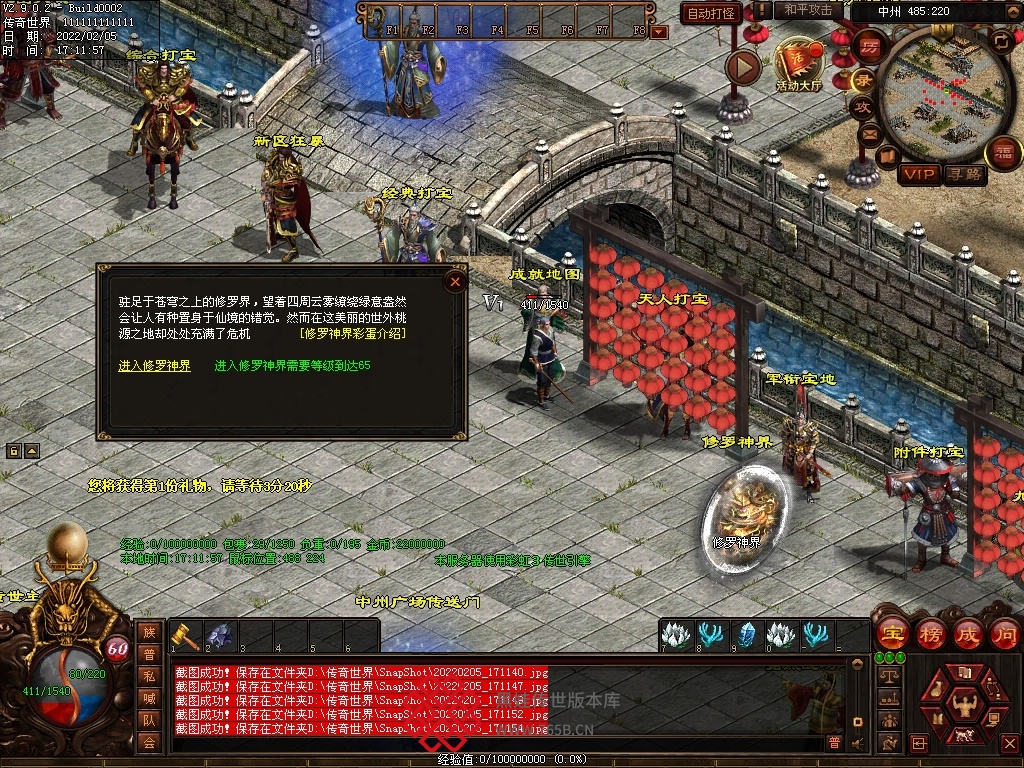Open the 榜 ranking round button
The image size is (1024, 768).
[x=930, y=633]
